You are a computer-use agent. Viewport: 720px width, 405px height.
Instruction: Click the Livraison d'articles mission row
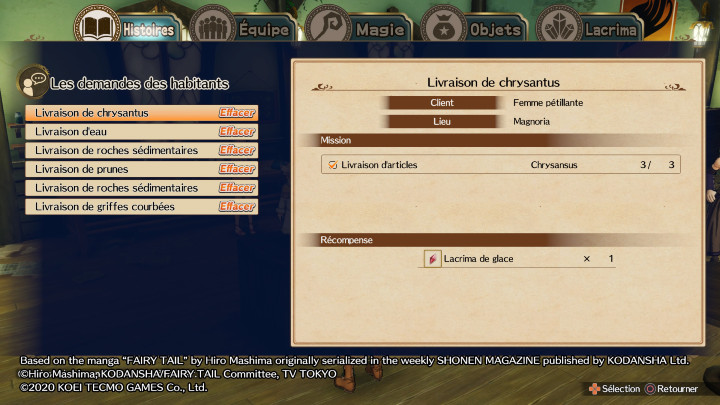tap(502, 165)
